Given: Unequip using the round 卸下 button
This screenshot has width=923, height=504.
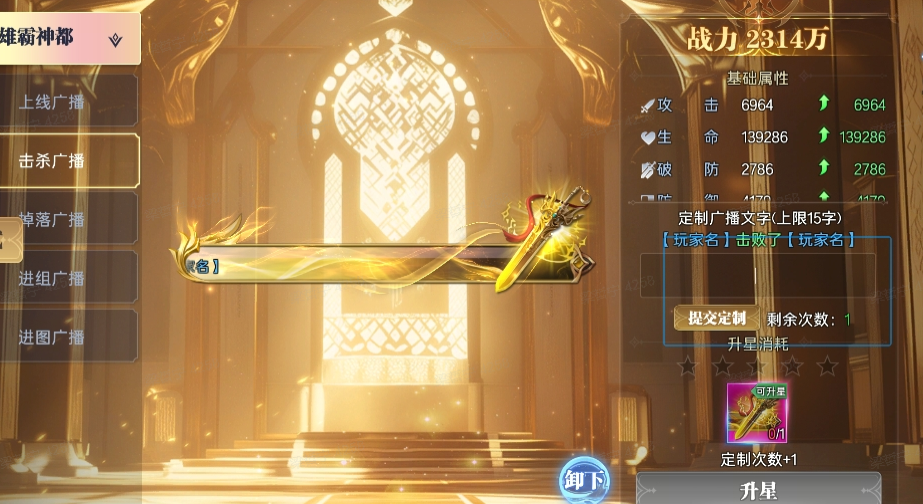Looking at the screenshot, I should [585, 479].
